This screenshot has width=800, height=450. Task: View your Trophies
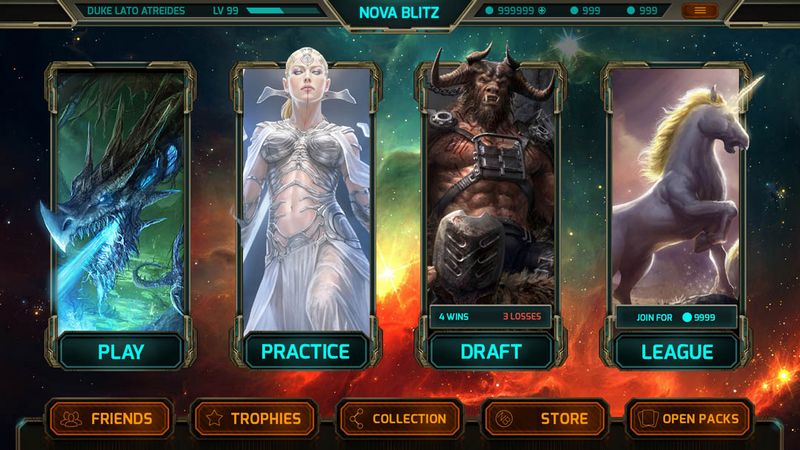point(254,419)
